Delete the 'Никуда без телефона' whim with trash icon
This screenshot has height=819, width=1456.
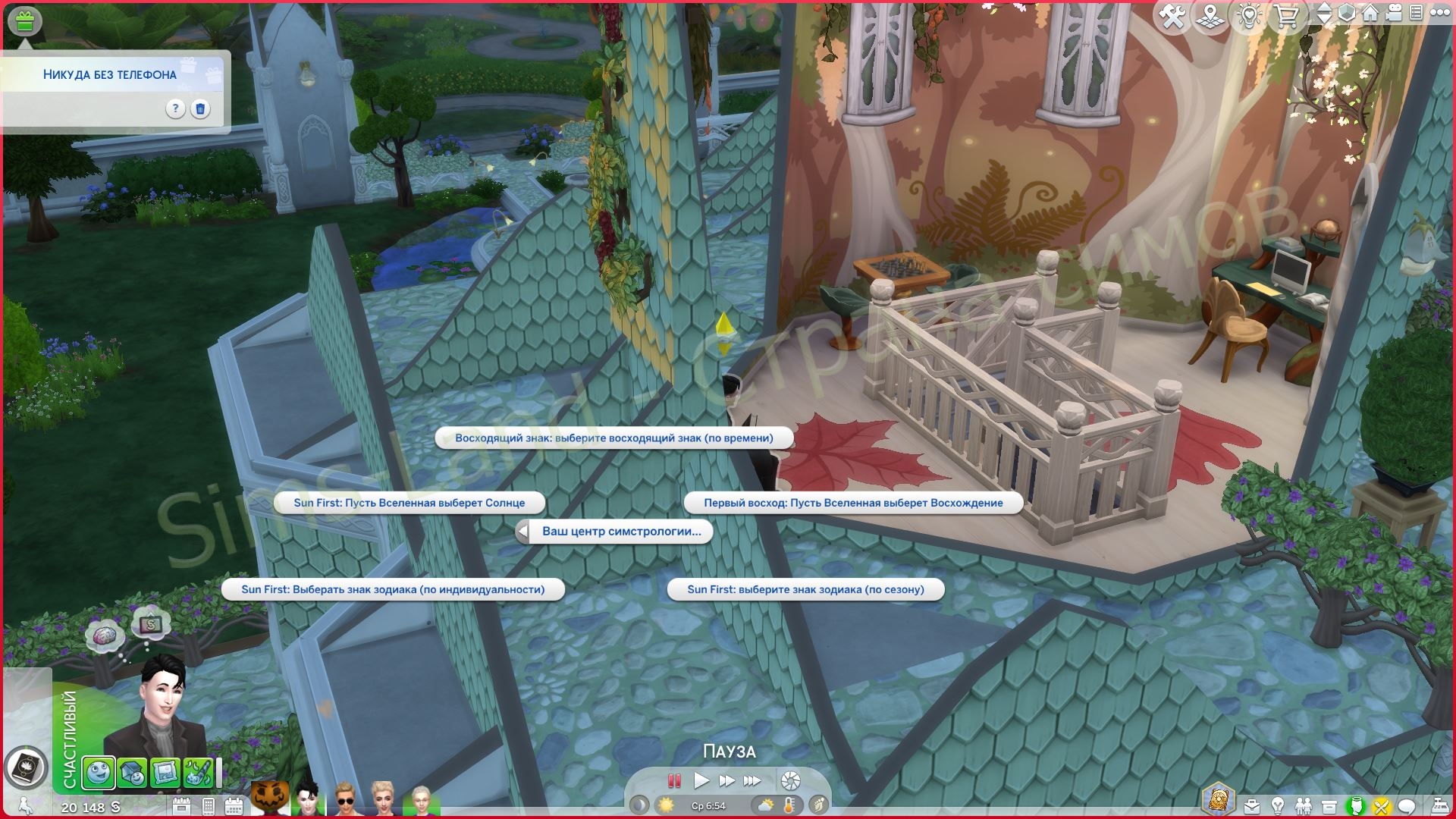199,109
